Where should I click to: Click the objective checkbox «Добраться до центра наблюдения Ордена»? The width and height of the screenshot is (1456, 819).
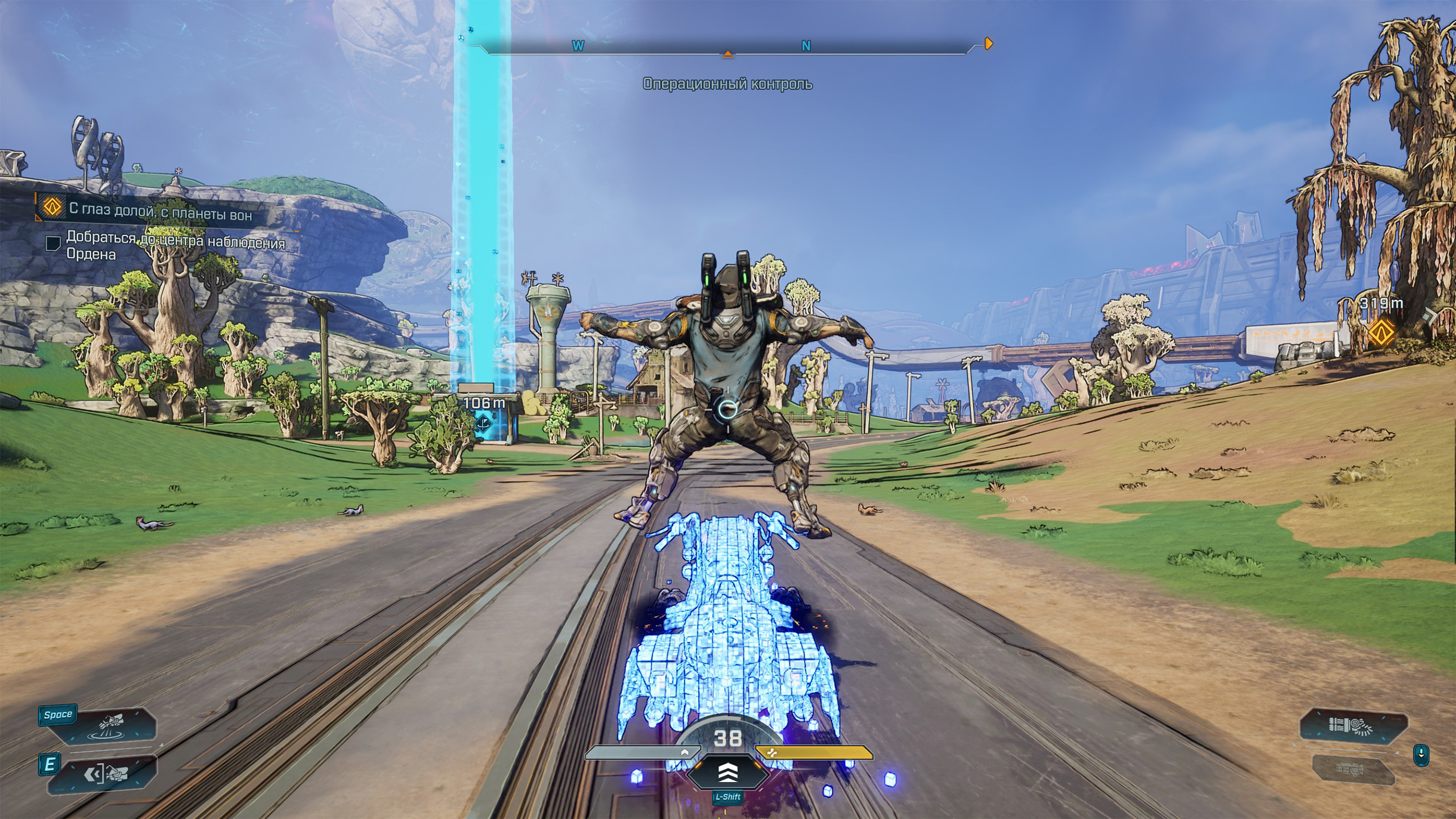(53, 243)
